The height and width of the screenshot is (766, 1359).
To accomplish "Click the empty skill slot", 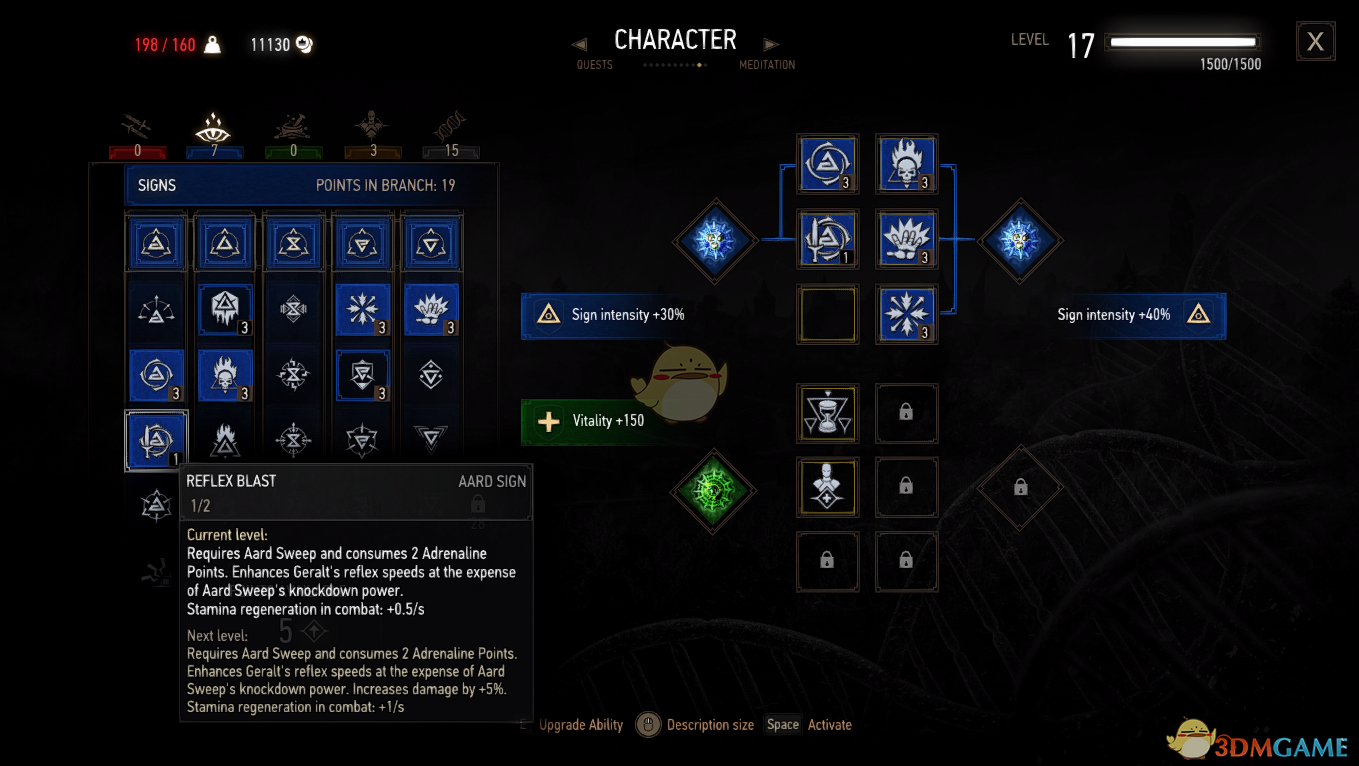I will coord(827,314).
